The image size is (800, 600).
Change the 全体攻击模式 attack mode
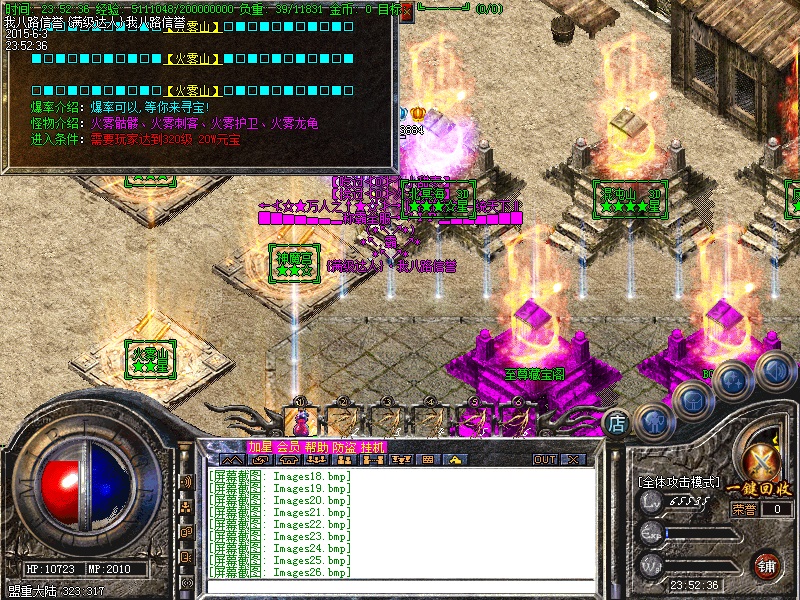point(679,482)
